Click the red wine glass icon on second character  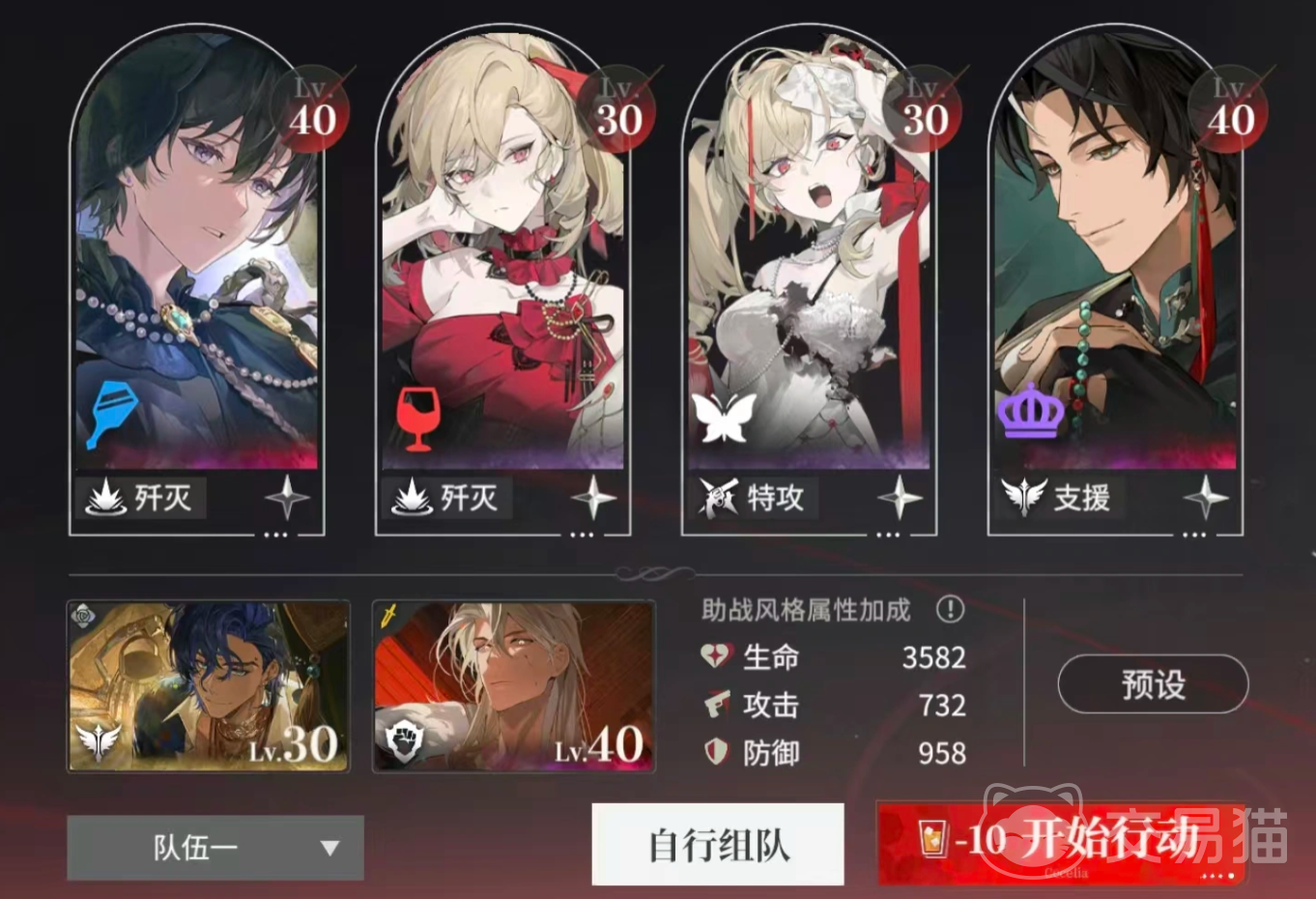[x=417, y=418]
